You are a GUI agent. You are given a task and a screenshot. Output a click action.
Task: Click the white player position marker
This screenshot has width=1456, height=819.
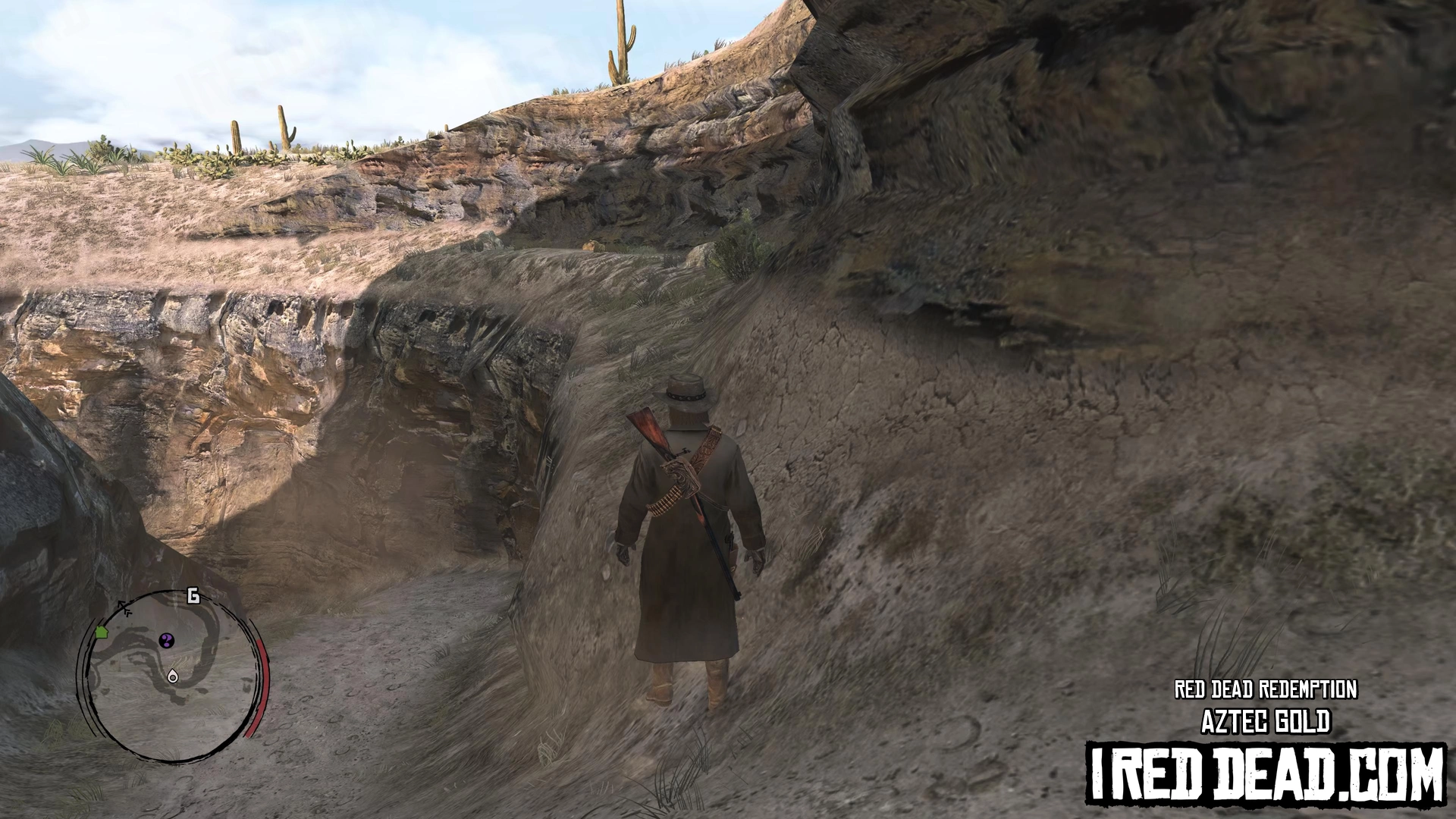[x=173, y=676]
